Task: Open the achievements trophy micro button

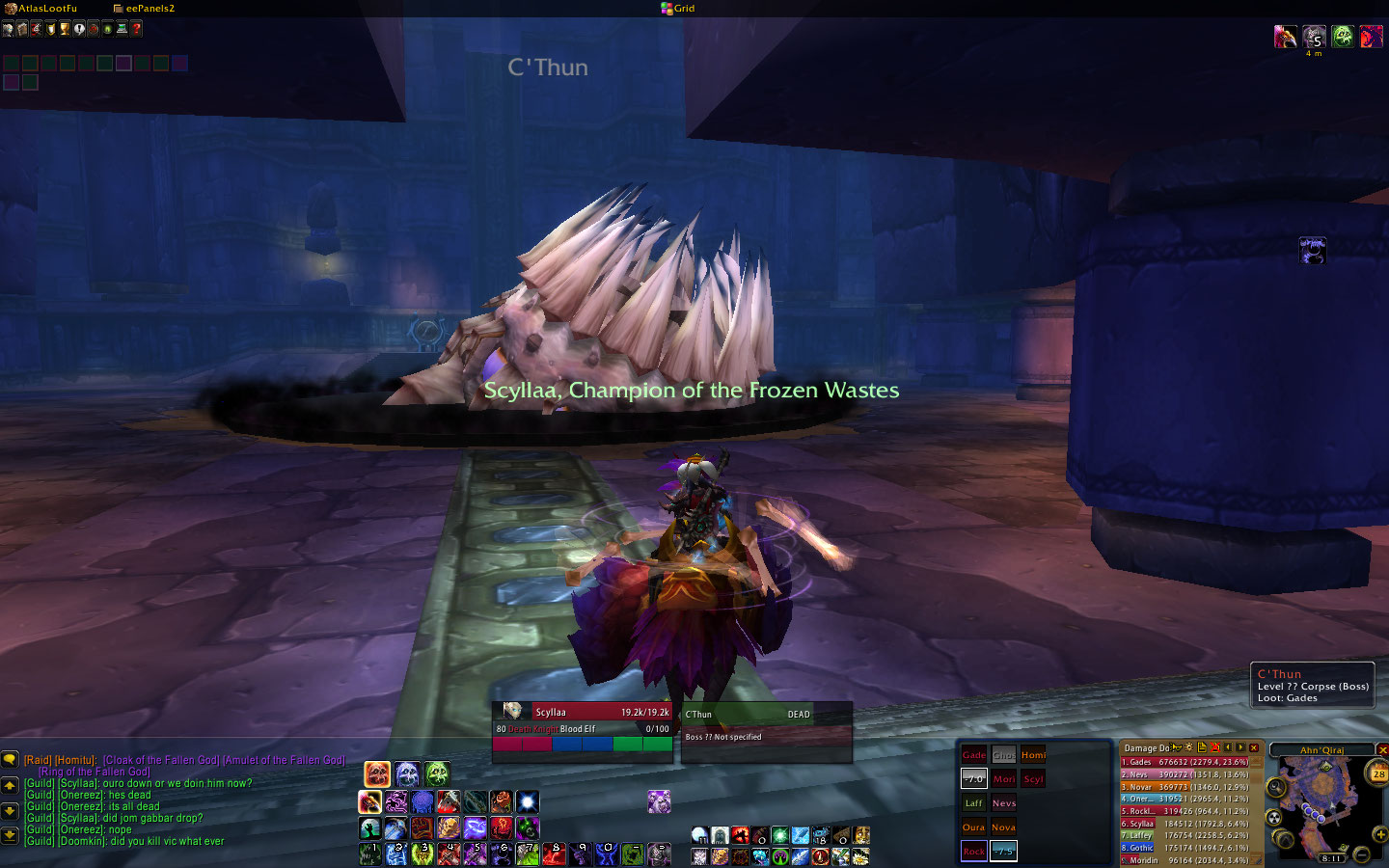Action: coord(65,29)
